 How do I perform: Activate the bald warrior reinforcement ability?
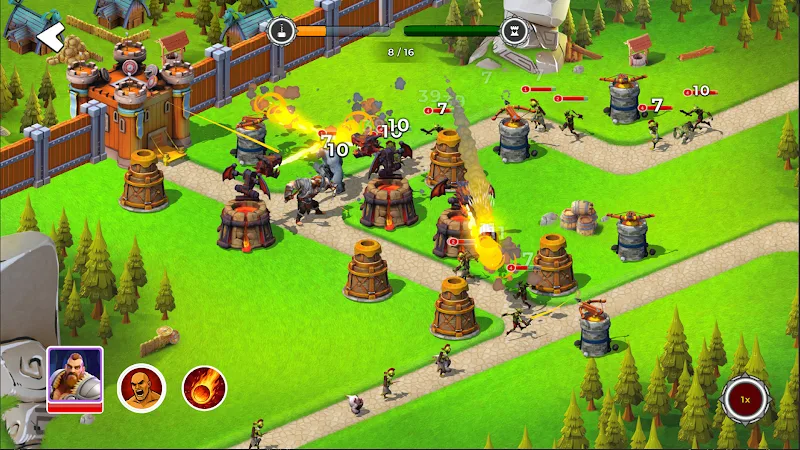click(x=141, y=388)
